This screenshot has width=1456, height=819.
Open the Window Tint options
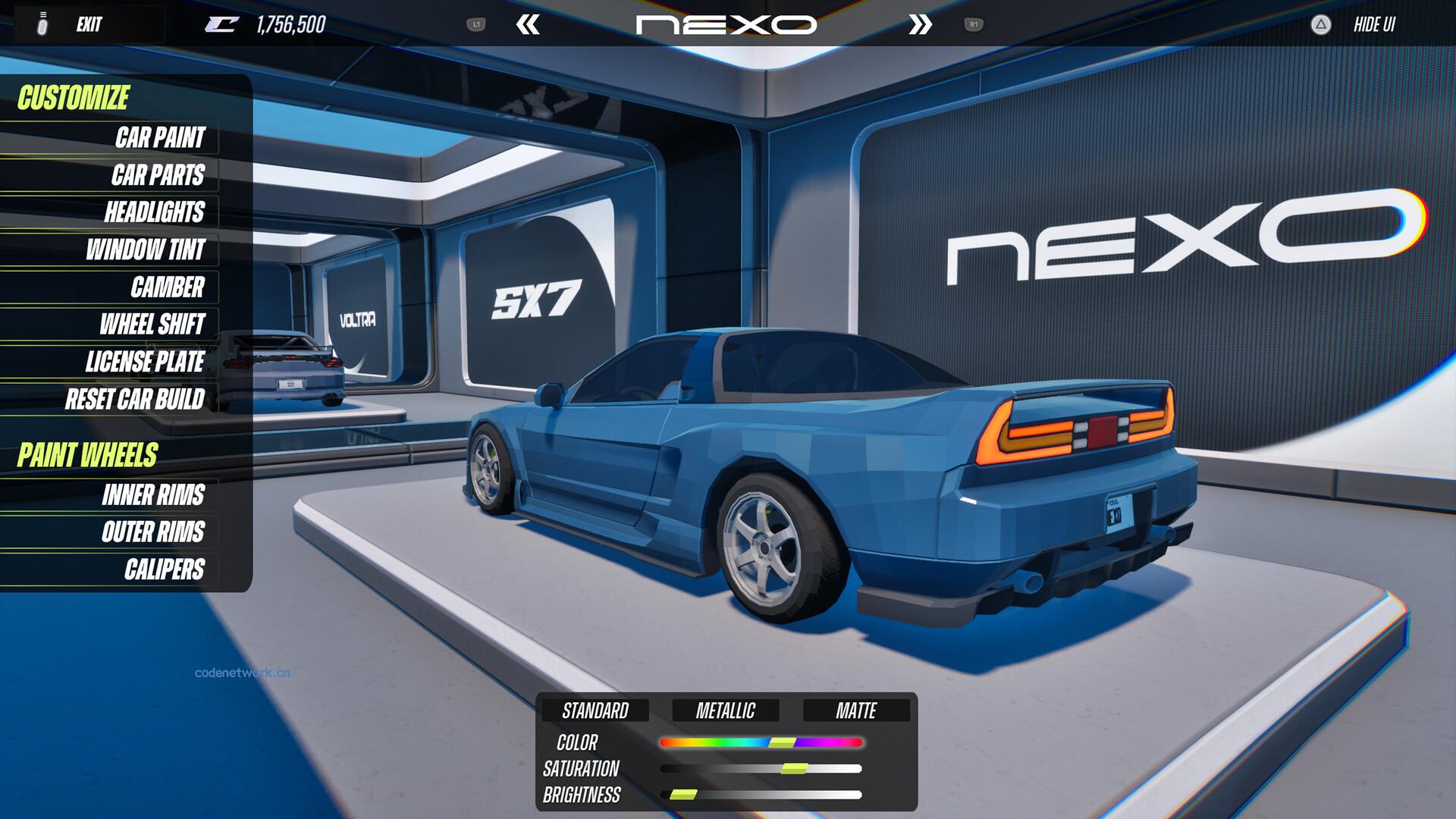pyautogui.click(x=146, y=250)
